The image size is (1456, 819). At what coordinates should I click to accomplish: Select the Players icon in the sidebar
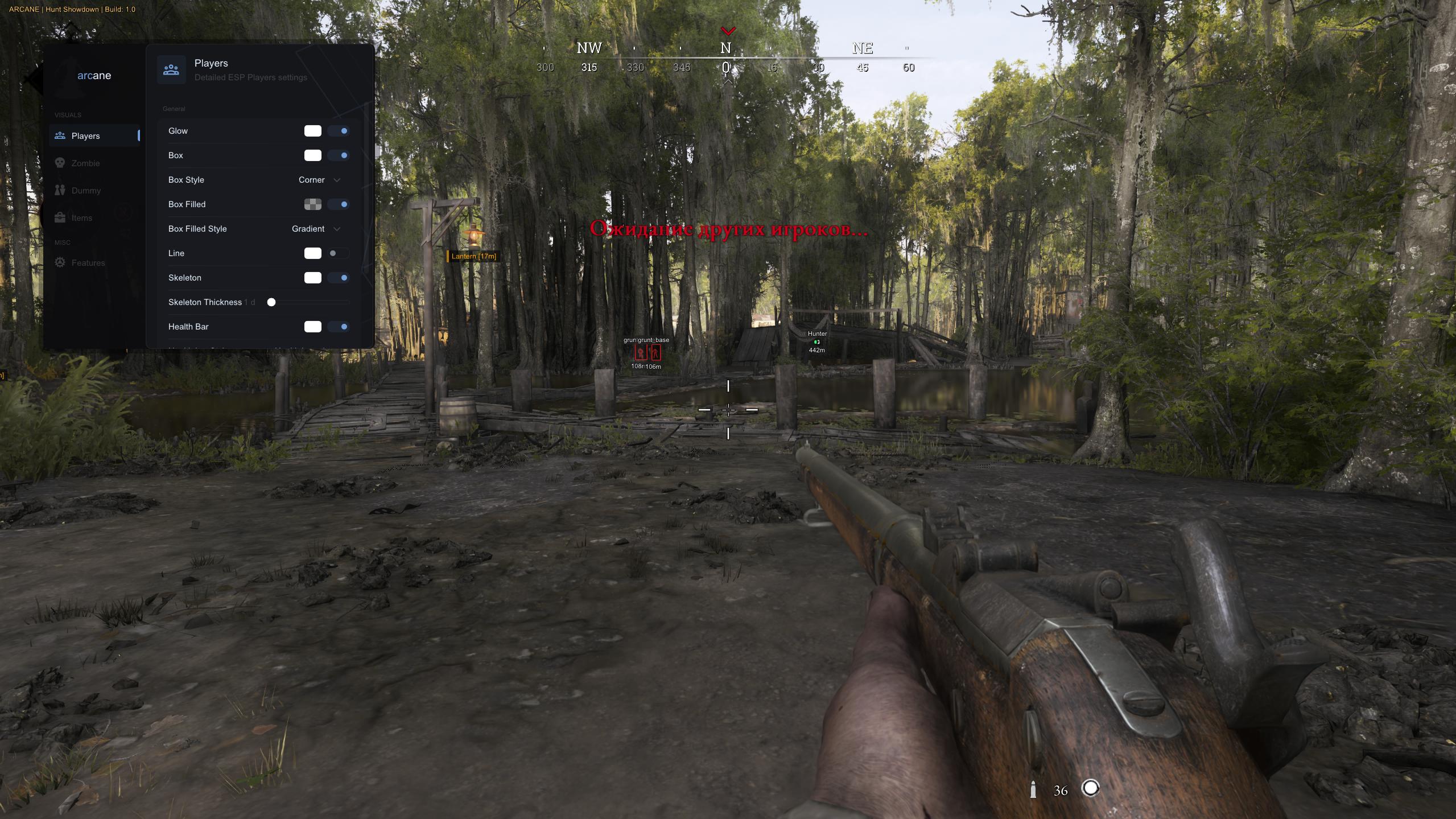tap(61, 135)
